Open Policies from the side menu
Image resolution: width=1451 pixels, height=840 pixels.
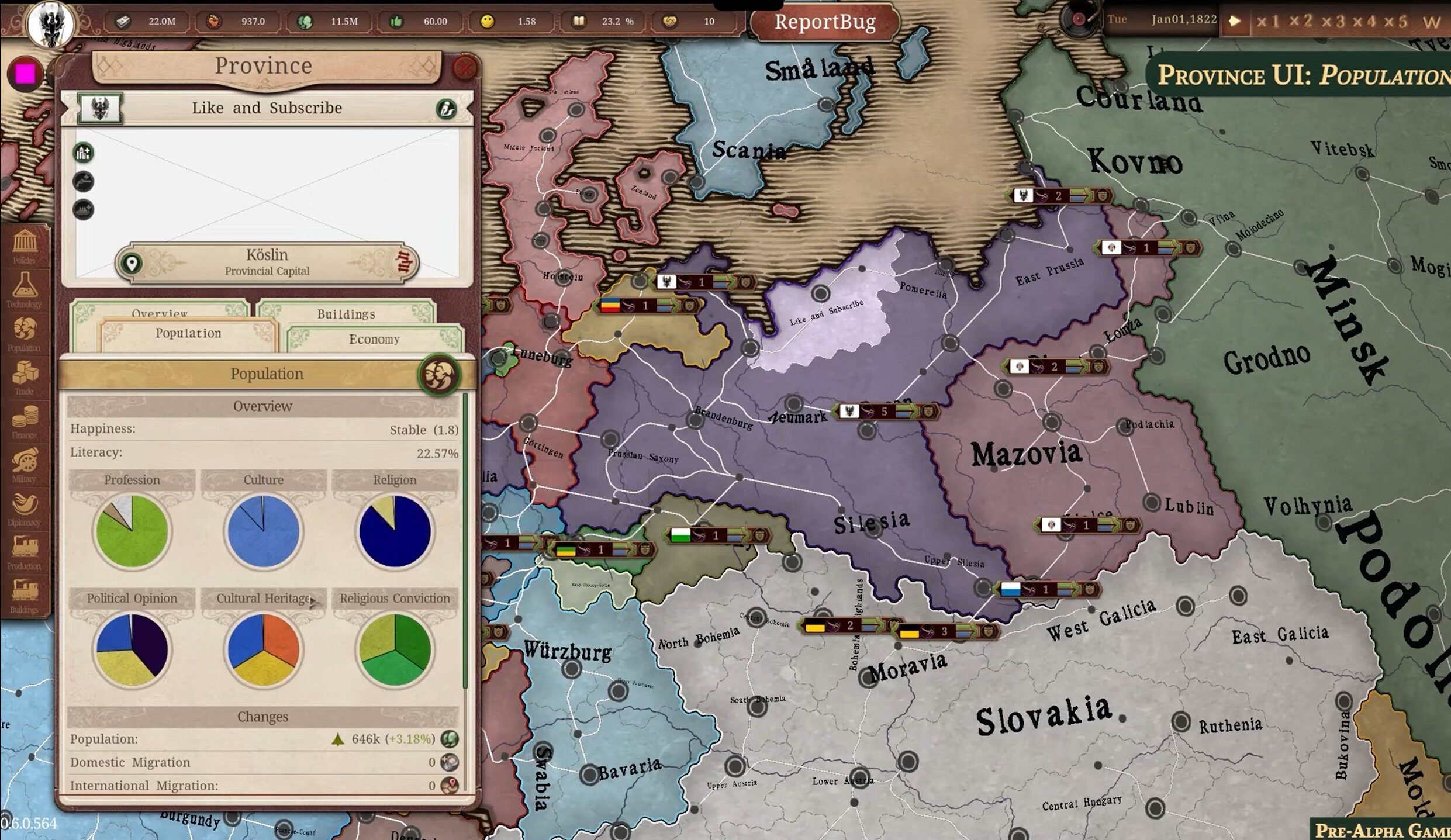coord(25,246)
